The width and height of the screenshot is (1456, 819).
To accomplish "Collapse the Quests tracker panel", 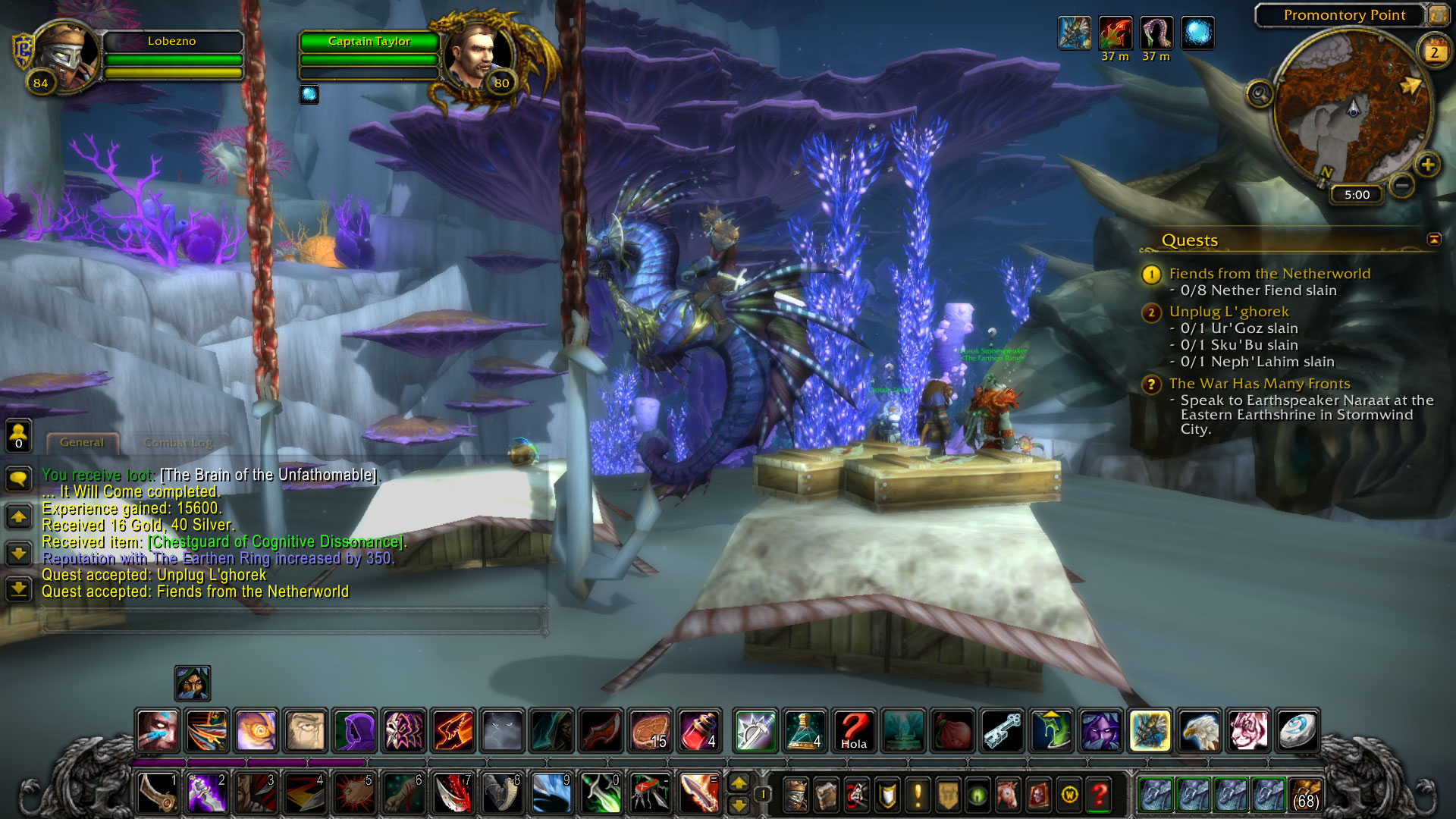I will coord(1433,240).
